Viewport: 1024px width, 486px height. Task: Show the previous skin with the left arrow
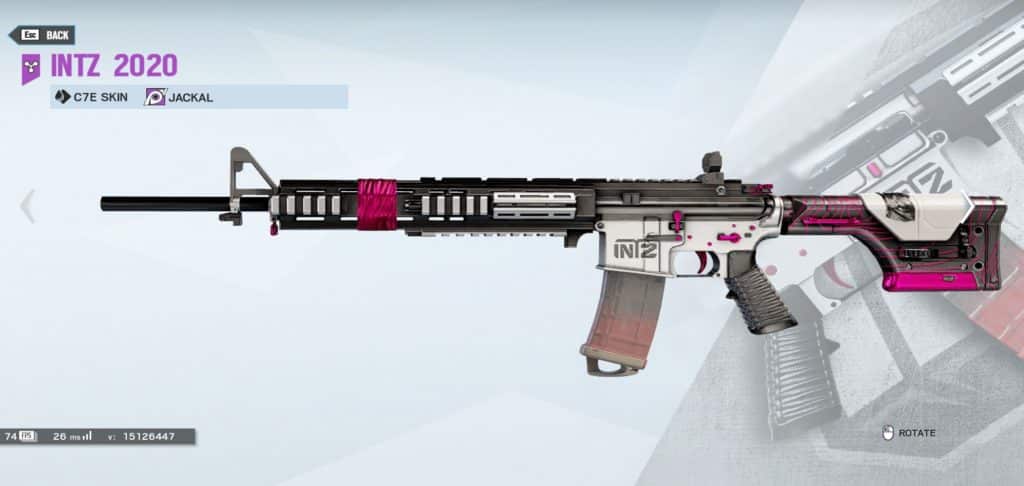[x=27, y=206]
